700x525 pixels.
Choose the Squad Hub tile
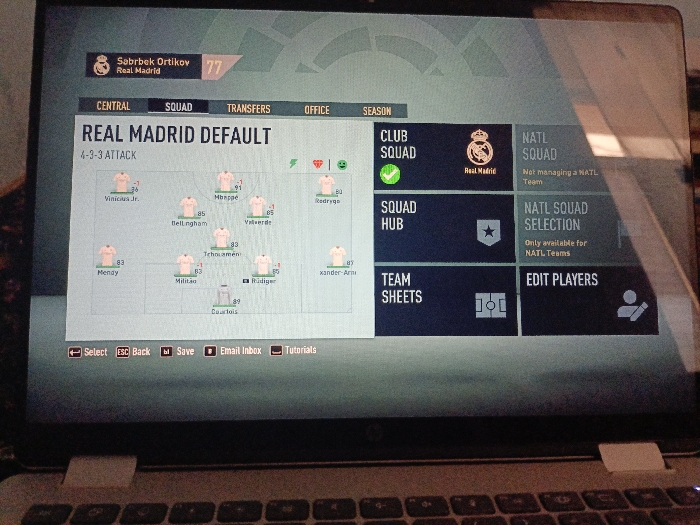click(446, 229)
